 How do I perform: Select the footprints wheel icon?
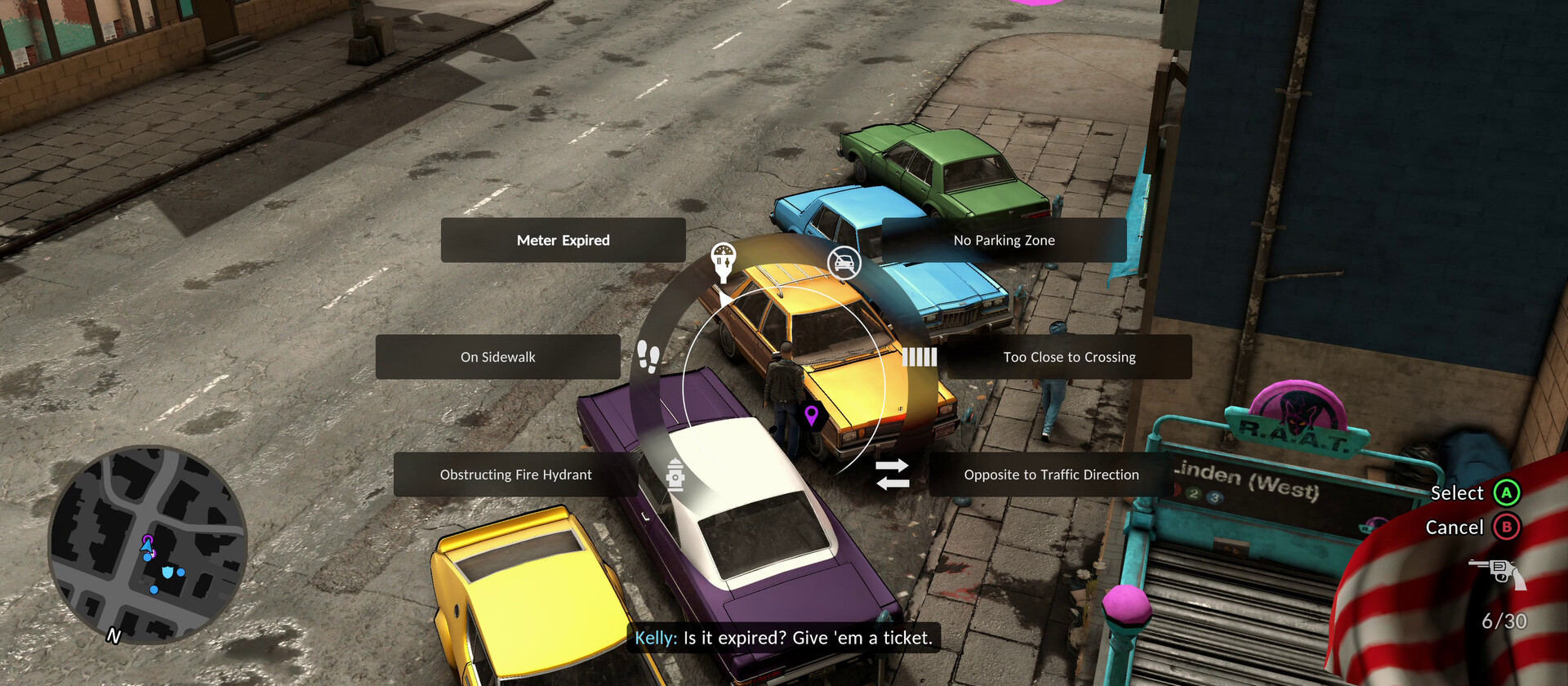click(648, 357)
